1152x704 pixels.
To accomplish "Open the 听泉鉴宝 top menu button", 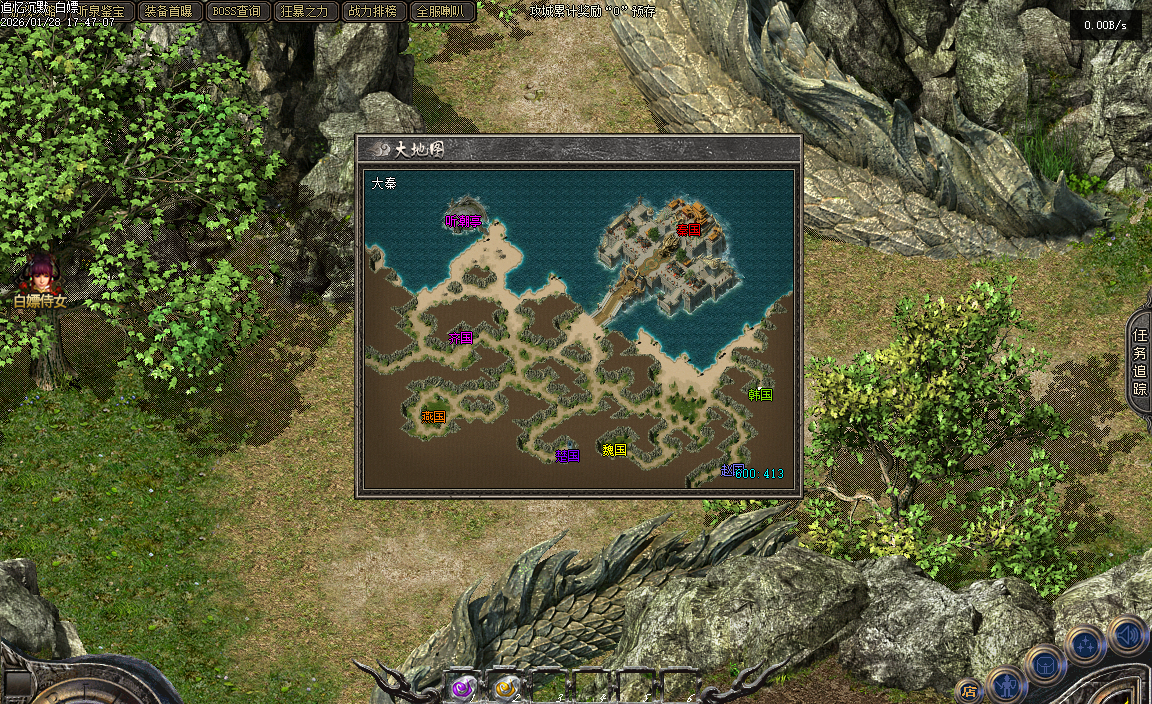I will click(100, 11).
